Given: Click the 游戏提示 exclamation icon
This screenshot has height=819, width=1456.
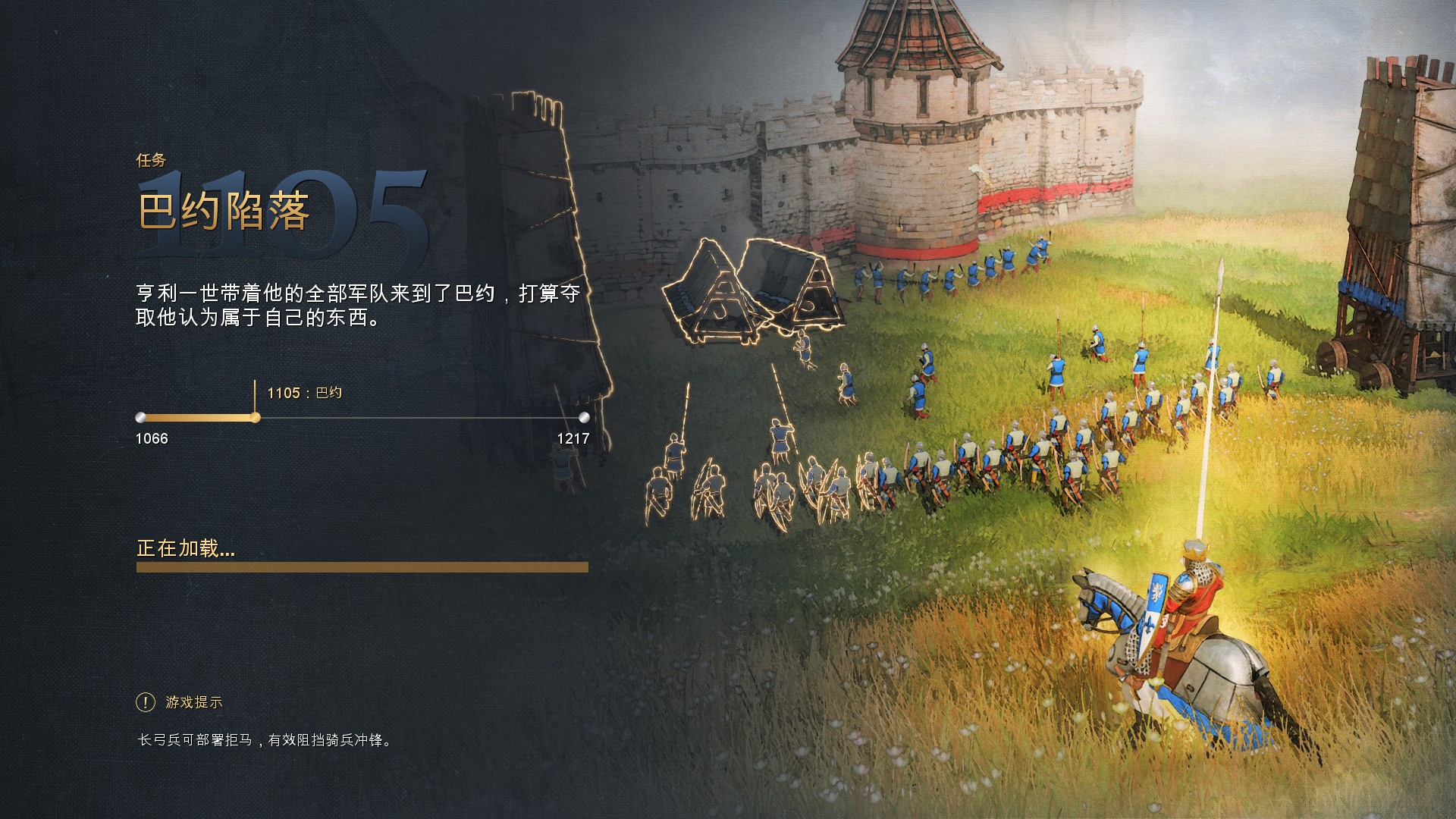Looking at the screenshot, I should click(x=144, y=701).
